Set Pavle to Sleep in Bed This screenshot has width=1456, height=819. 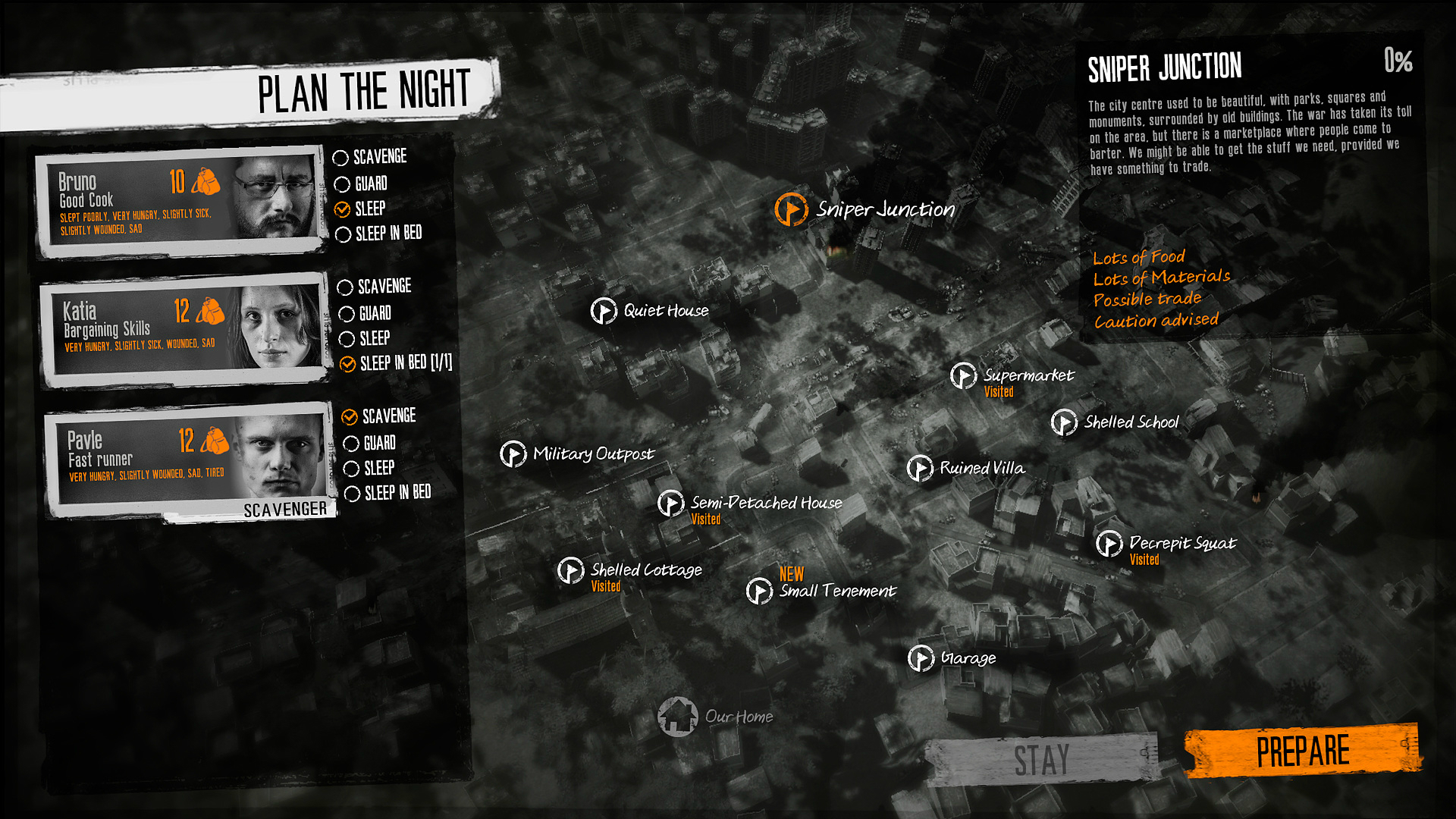tap(351, 494)
